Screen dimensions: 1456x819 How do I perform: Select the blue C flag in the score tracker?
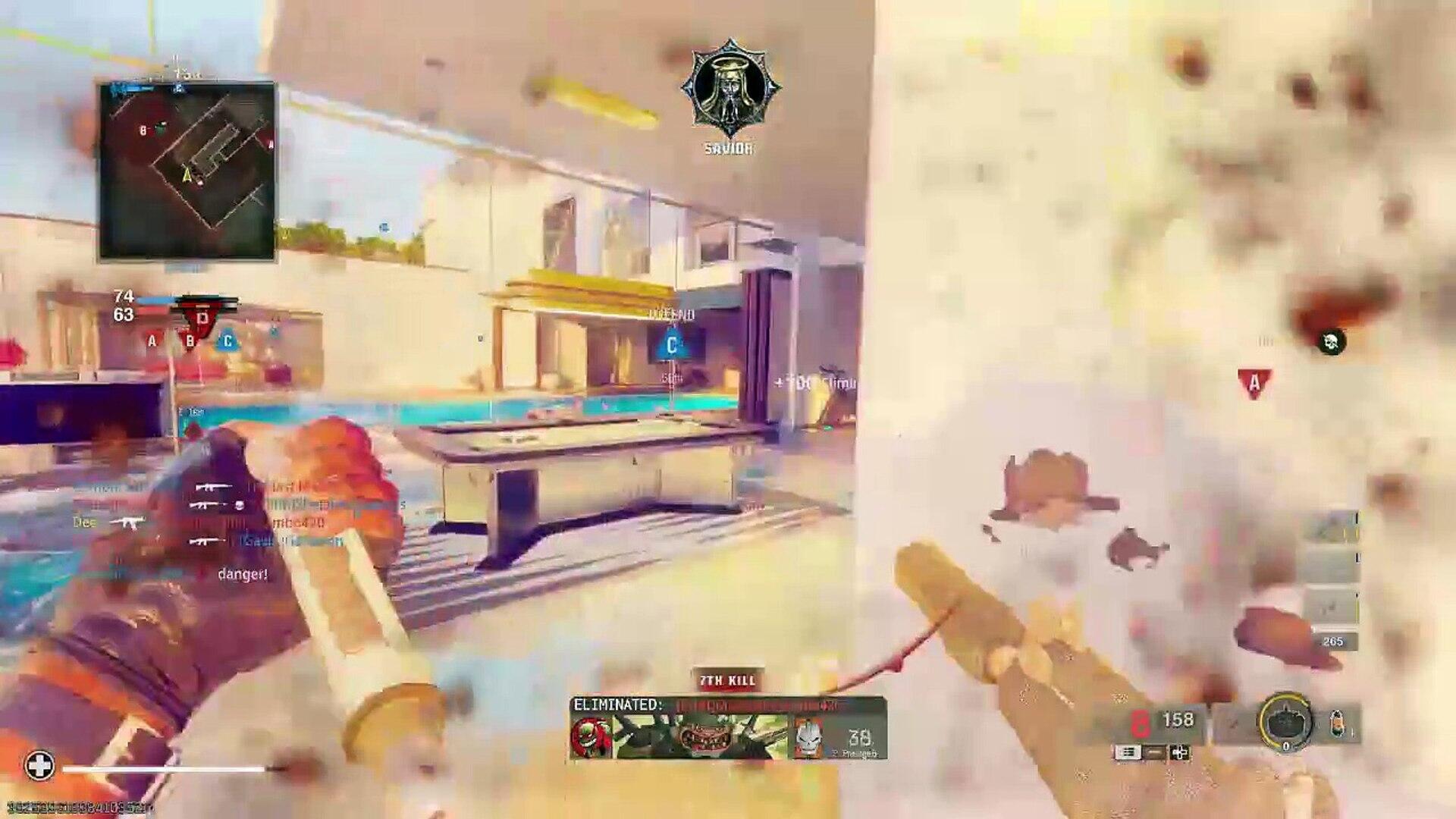[227, 341]
